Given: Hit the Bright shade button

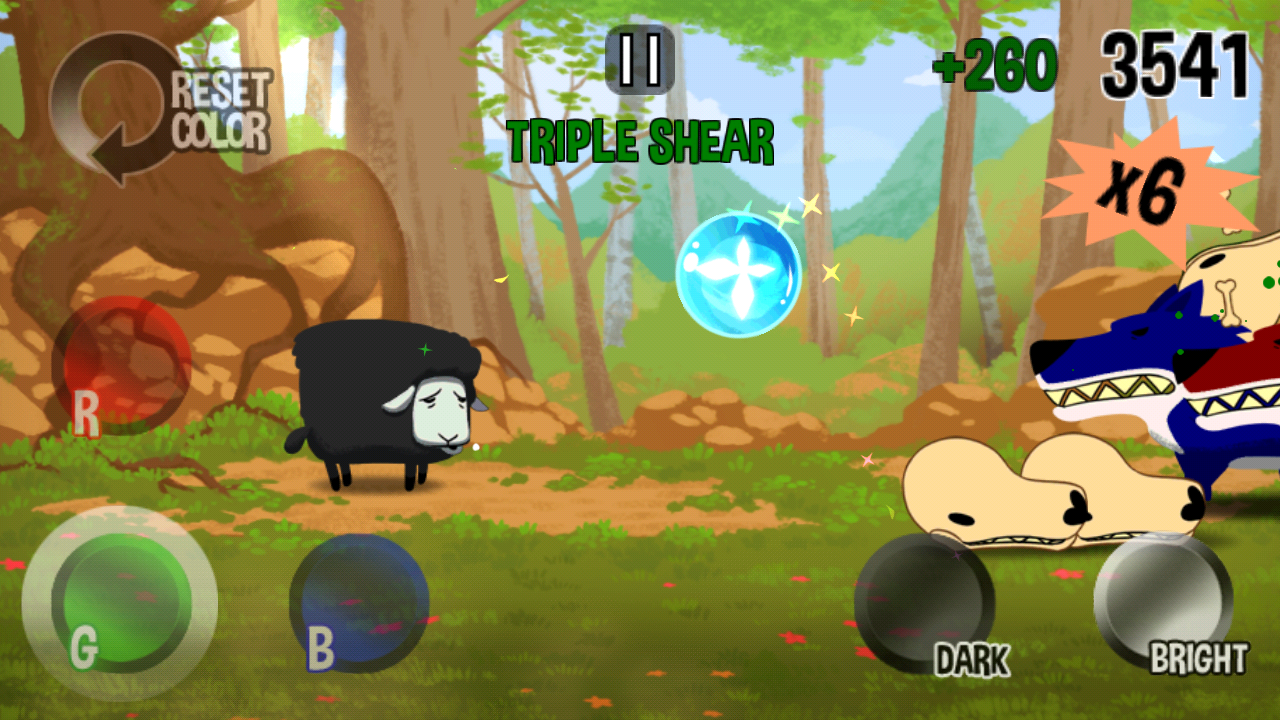Looking at the screenshot, I should click(x=1163, y=602).
